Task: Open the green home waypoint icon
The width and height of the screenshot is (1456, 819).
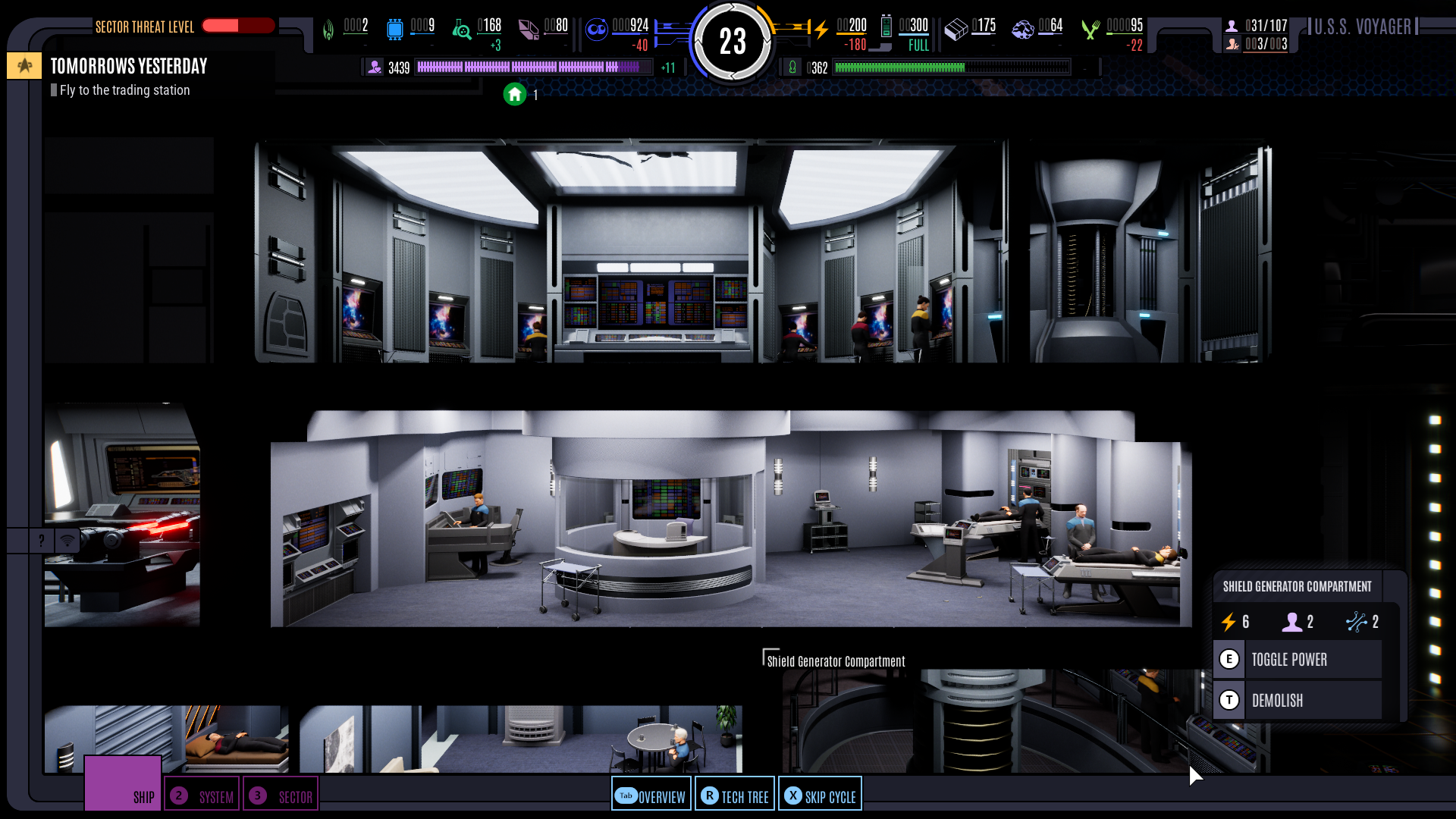Action: pos(515,95)
